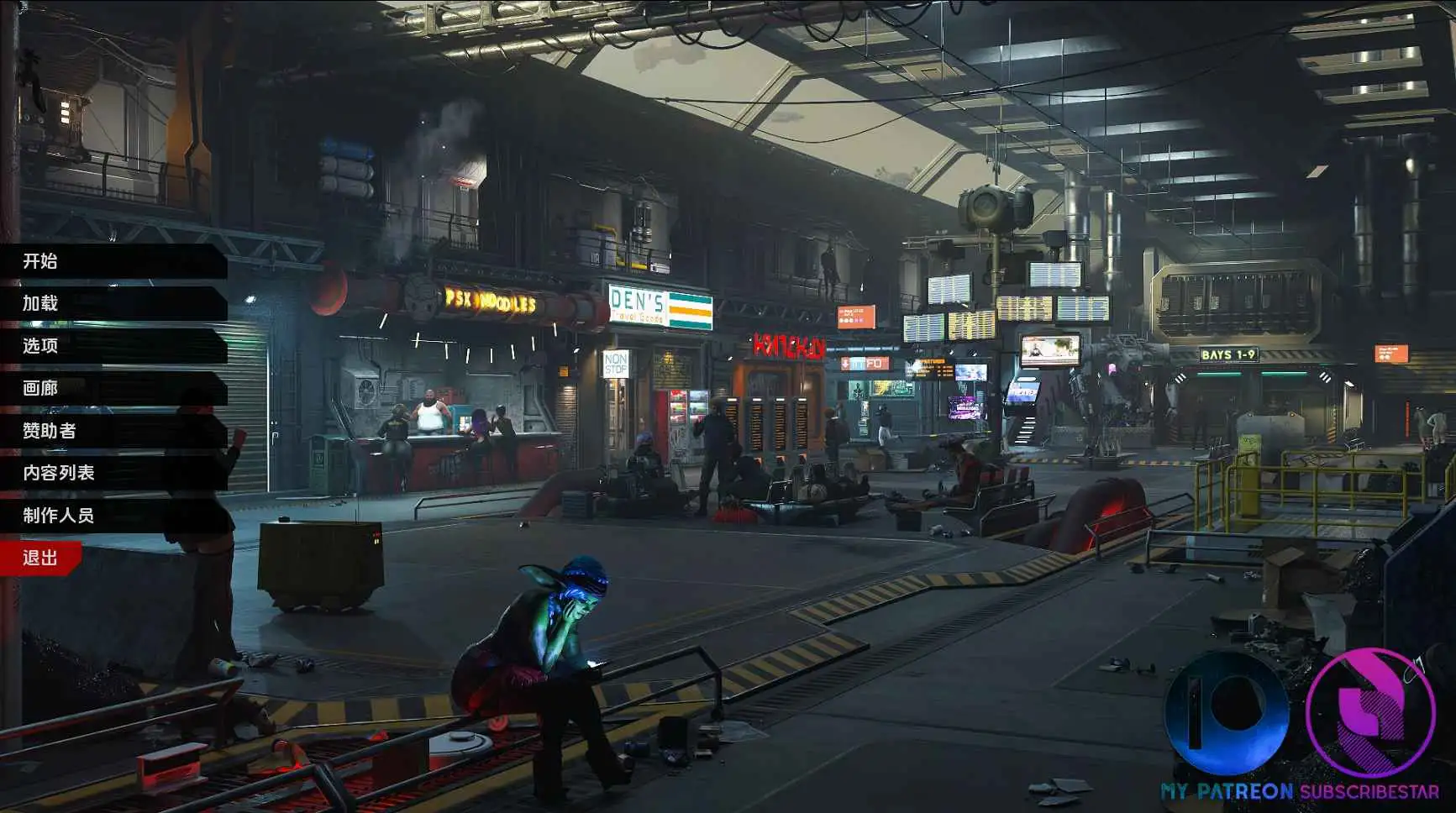Quit the game with 退出

pyautogui.click(x=40, y=559)
